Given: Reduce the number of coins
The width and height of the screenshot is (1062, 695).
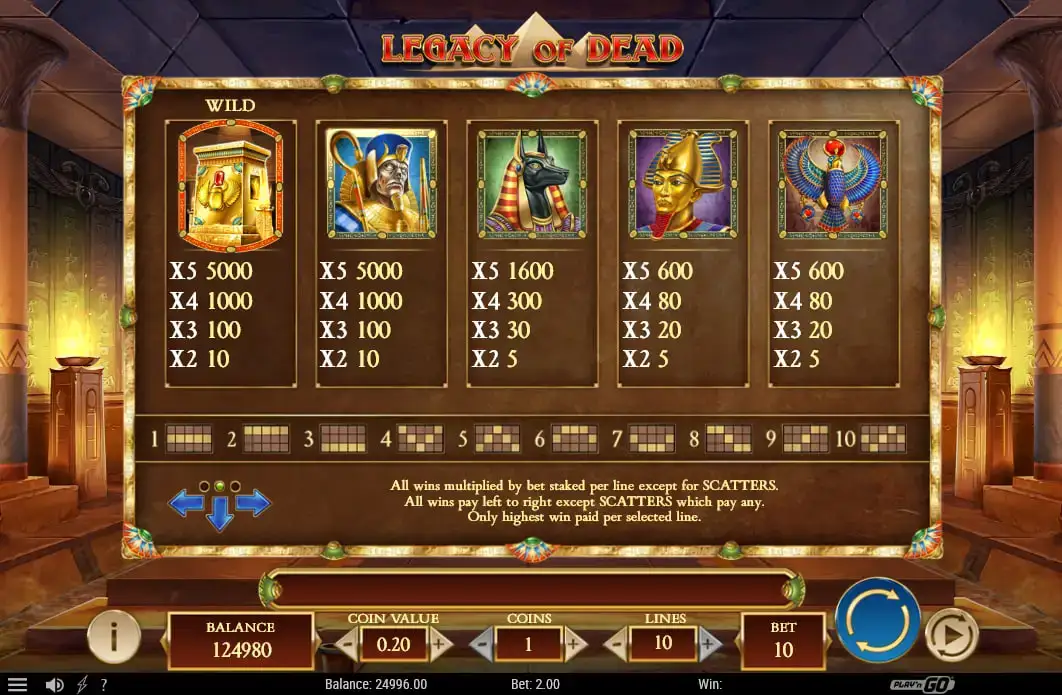Looking at the screenshot, I should (x=482, y=644).
